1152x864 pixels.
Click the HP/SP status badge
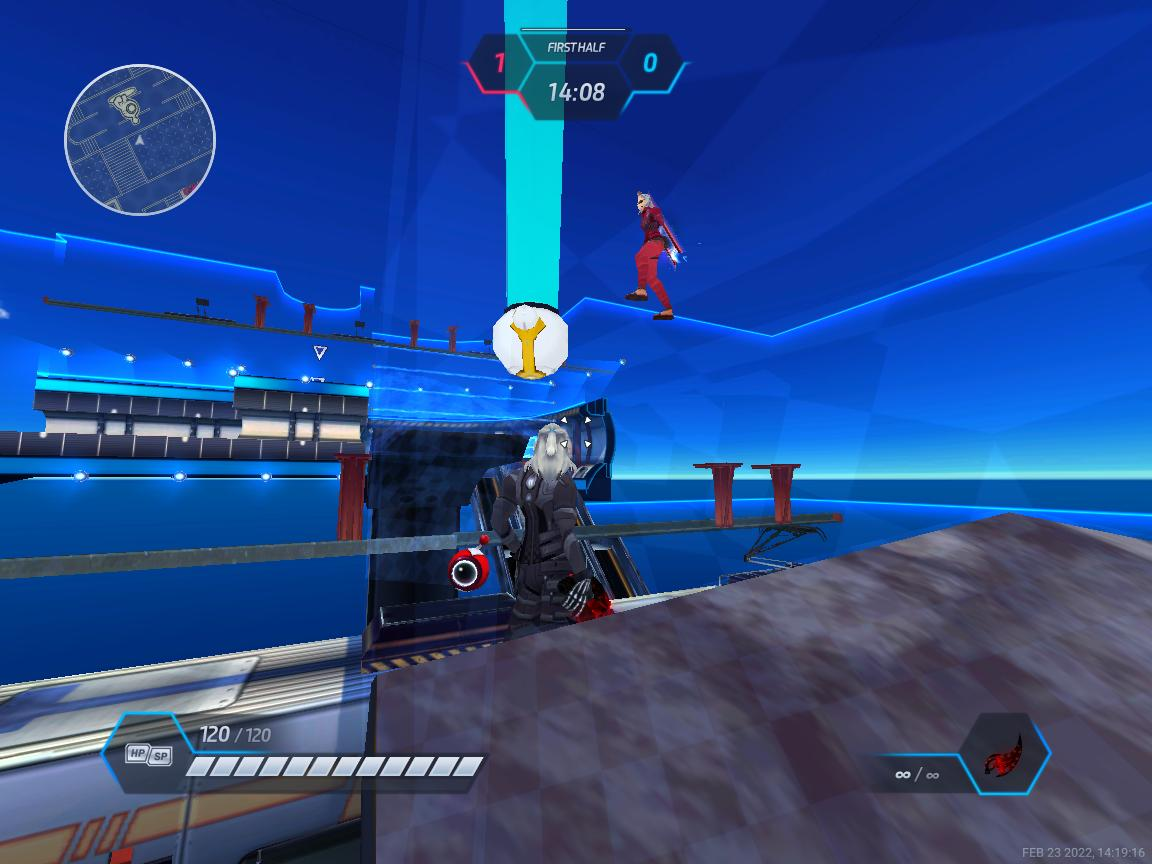pyautogui.click(x=148, y=755)
